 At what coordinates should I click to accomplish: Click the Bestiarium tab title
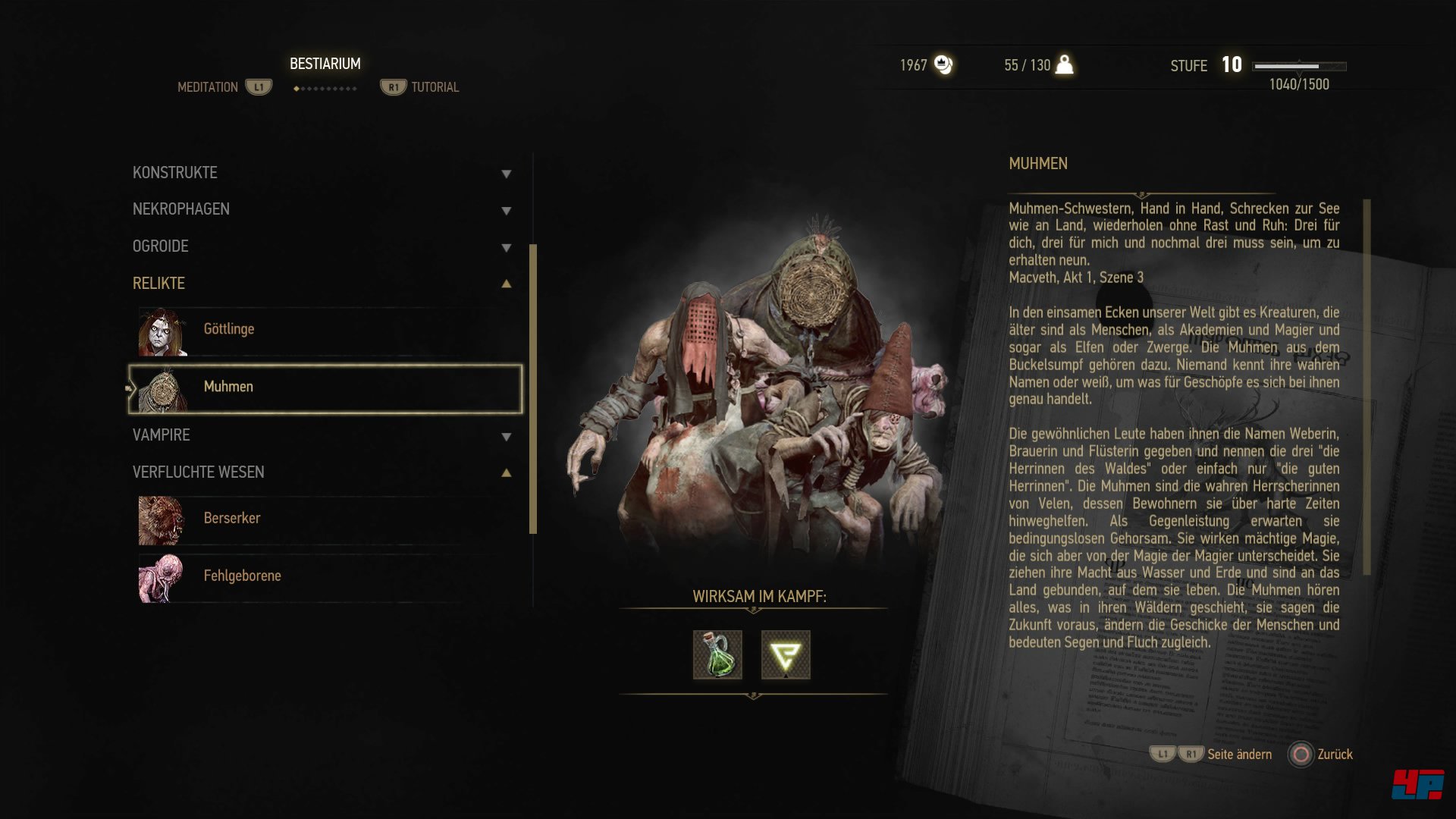(x=325, y=64)
